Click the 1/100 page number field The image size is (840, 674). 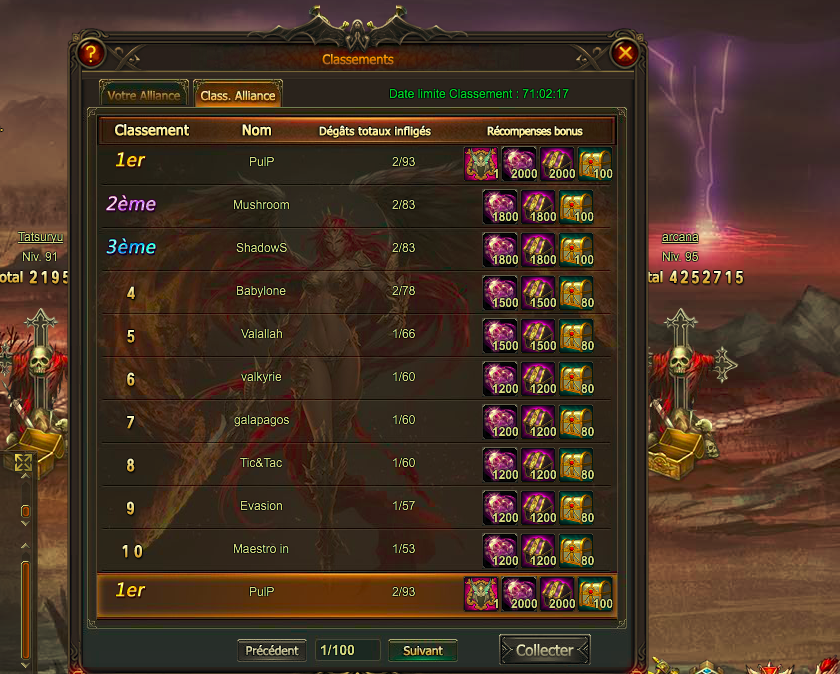click(x=347, y=650)
